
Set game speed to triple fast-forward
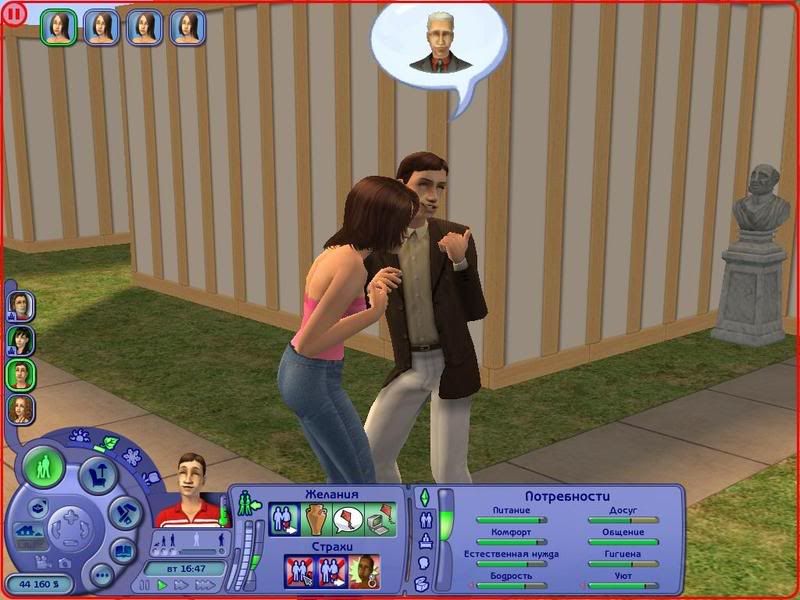click(206, 584)
